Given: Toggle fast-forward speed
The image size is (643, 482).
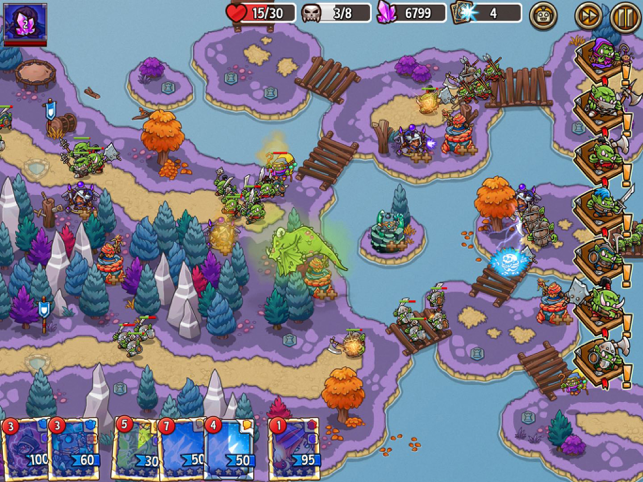Looking at the screenshot, I should (x=589, y=15).
